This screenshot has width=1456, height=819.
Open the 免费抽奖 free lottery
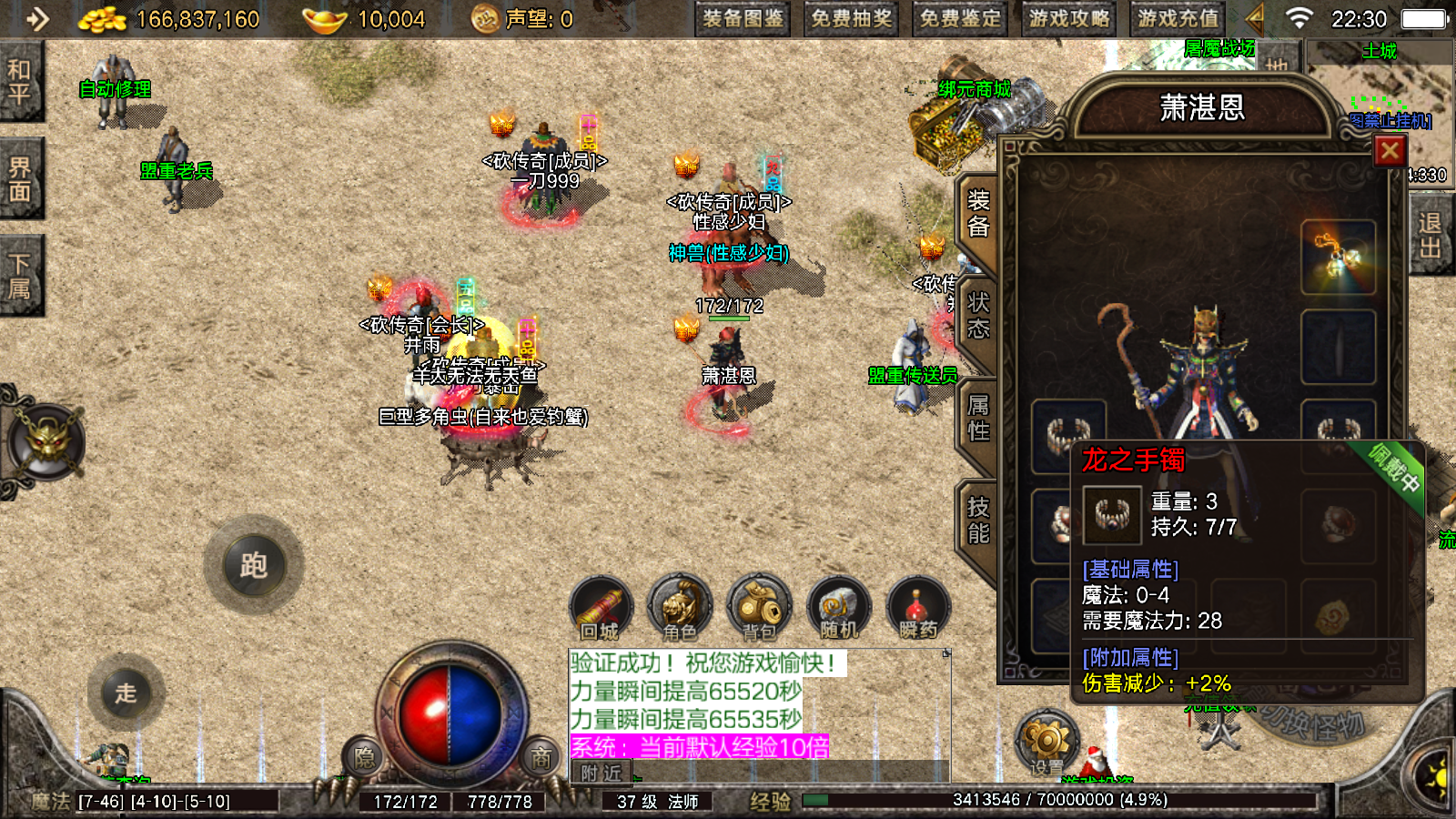[x=851, y=18]
